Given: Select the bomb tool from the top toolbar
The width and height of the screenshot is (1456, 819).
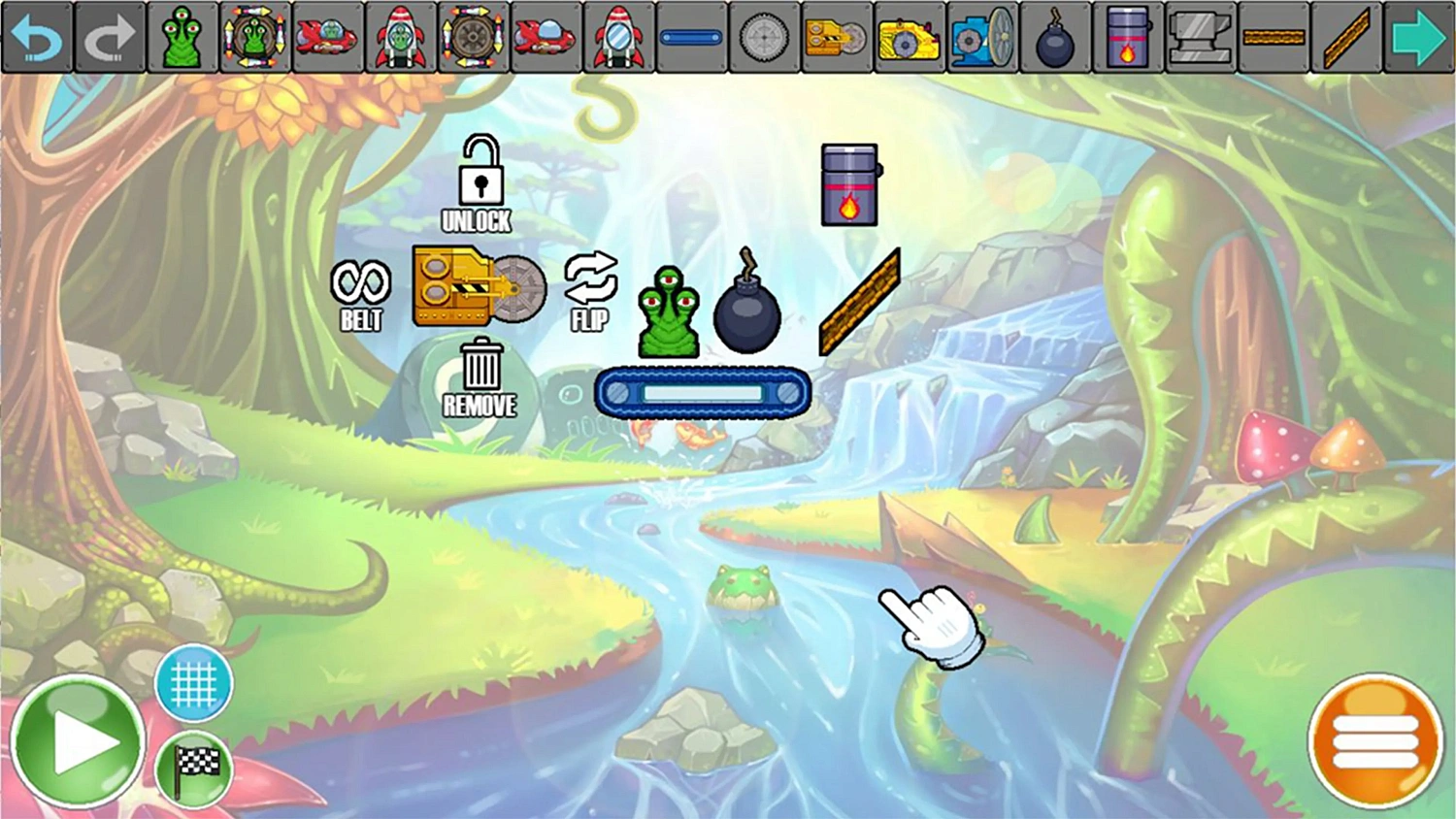Looking at the screenshot, I should point(1055,37).
